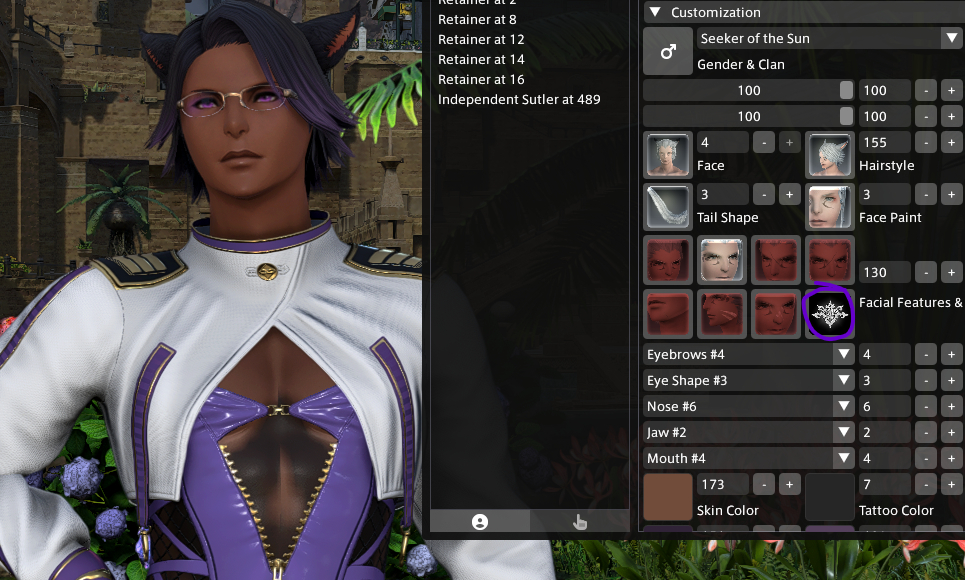Screen dimensions: 965x580
Task: Select Independent Sutler at 489 entry
Action: point(519,100)
